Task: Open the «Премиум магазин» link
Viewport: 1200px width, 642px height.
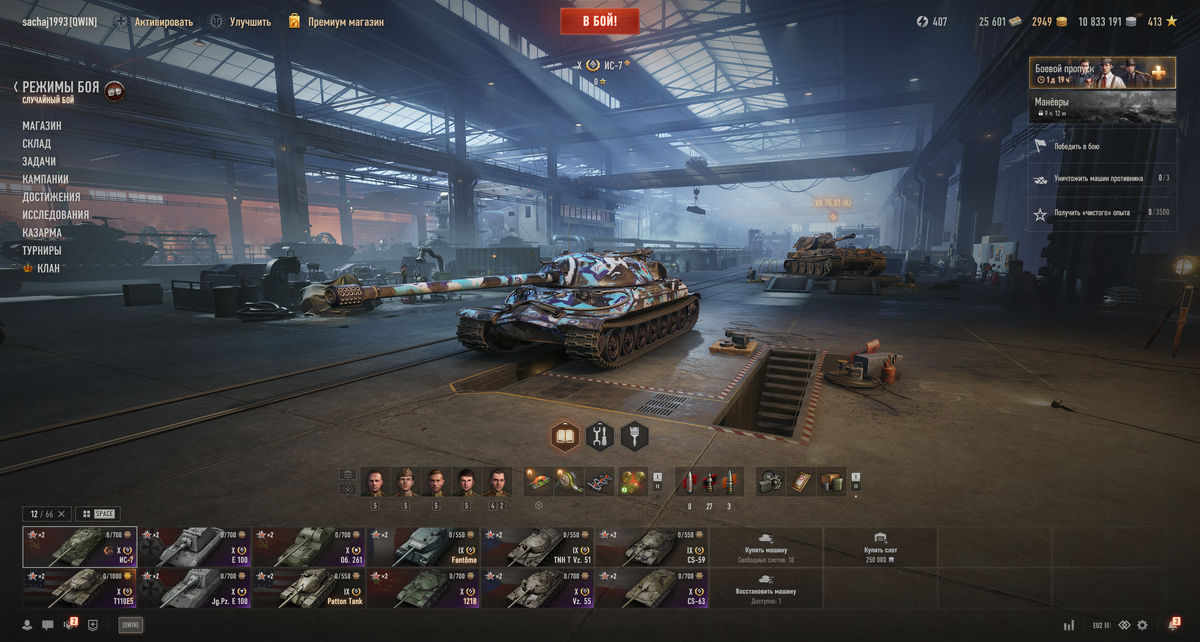Action: click(345, 21)
